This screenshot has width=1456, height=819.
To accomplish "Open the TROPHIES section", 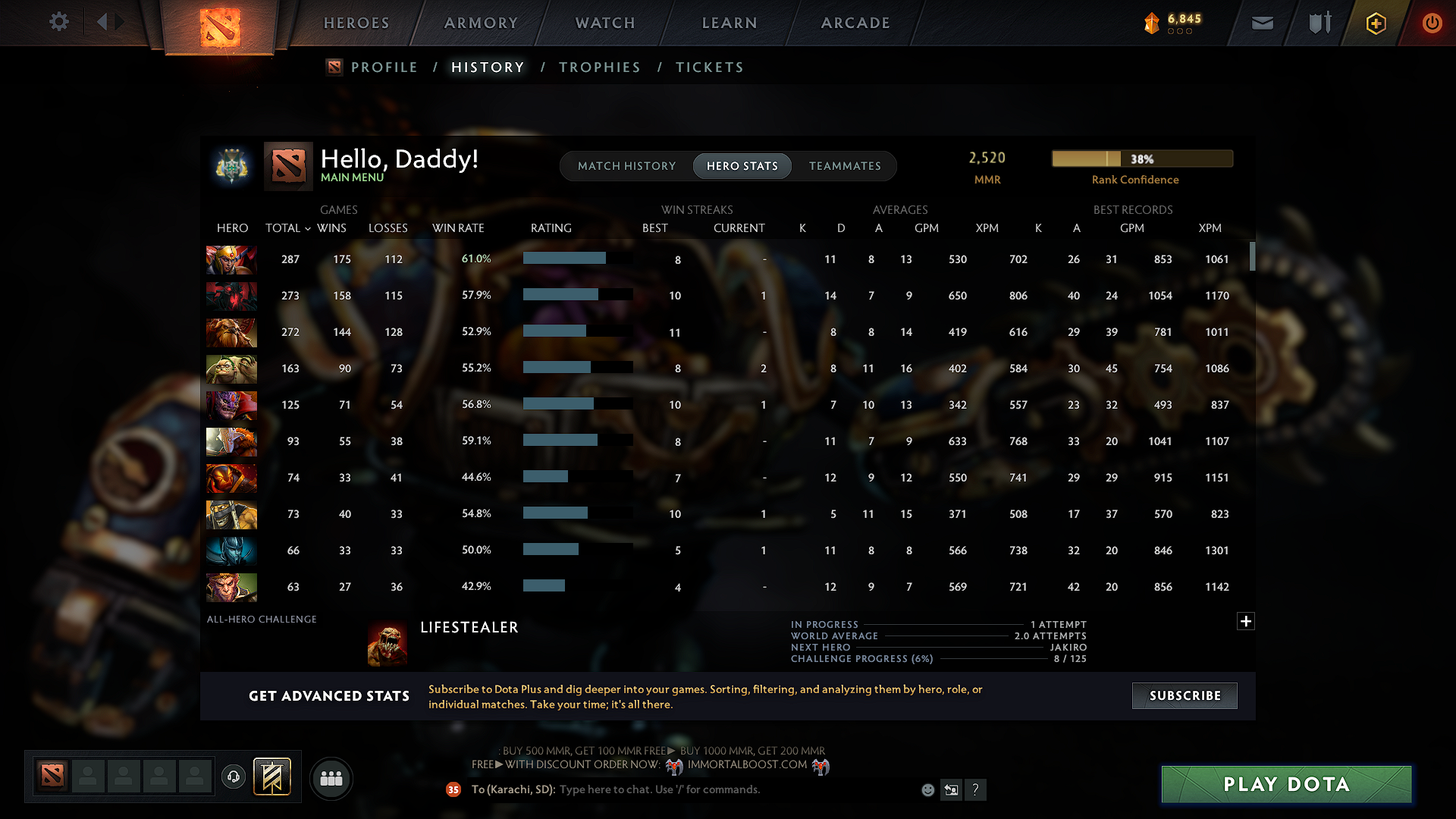I will pos(599,67).
